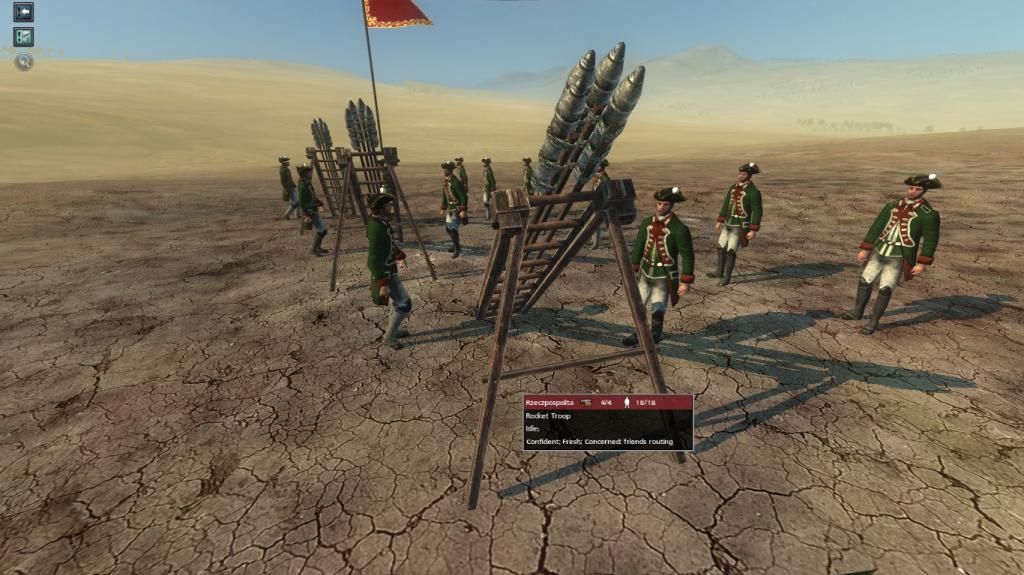Click the round magnifying glass button
Image resolution: width=1024 pixels, height=575 pixels.
tap(23, 61)
